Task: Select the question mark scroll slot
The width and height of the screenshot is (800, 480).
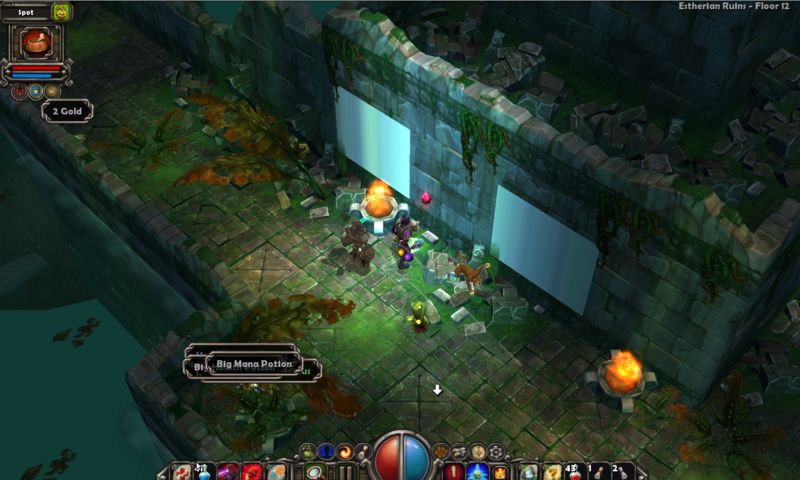Action: coord(552,471)
